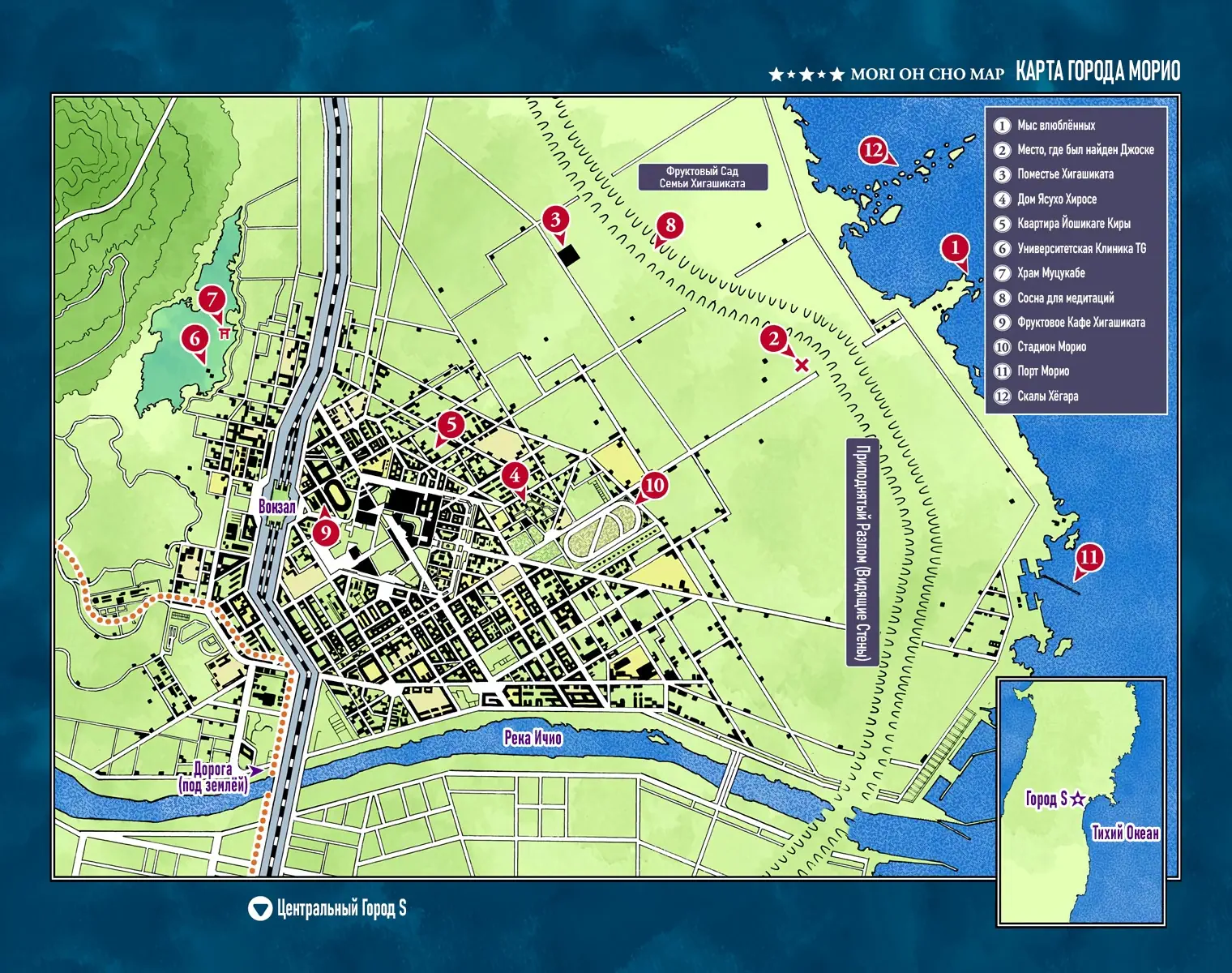Choose legend entry 'Квартира Йошикаге Киры'
The image size is (1232, 973).
point(1073,224)
